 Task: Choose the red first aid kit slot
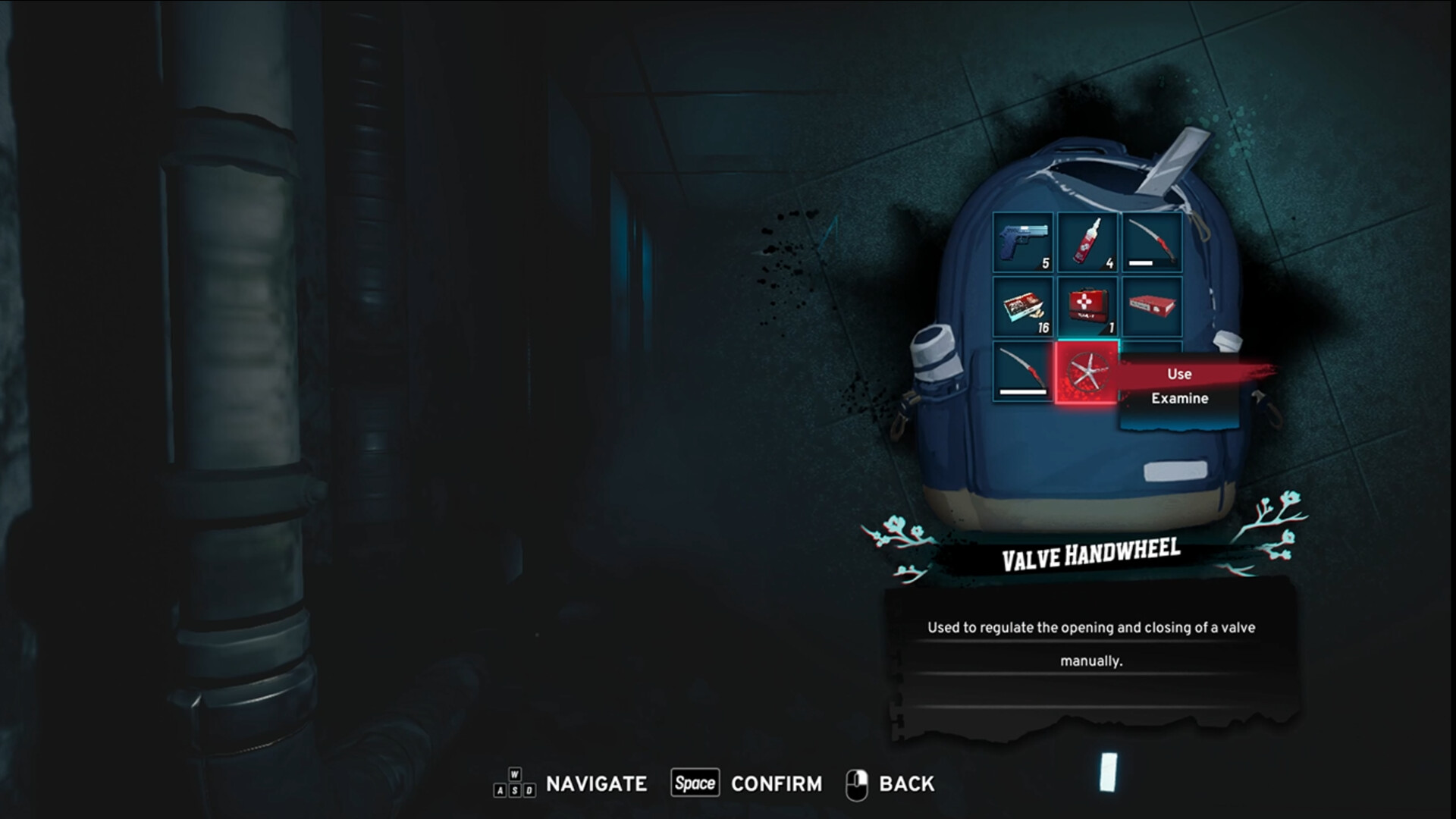point(1087,306)
